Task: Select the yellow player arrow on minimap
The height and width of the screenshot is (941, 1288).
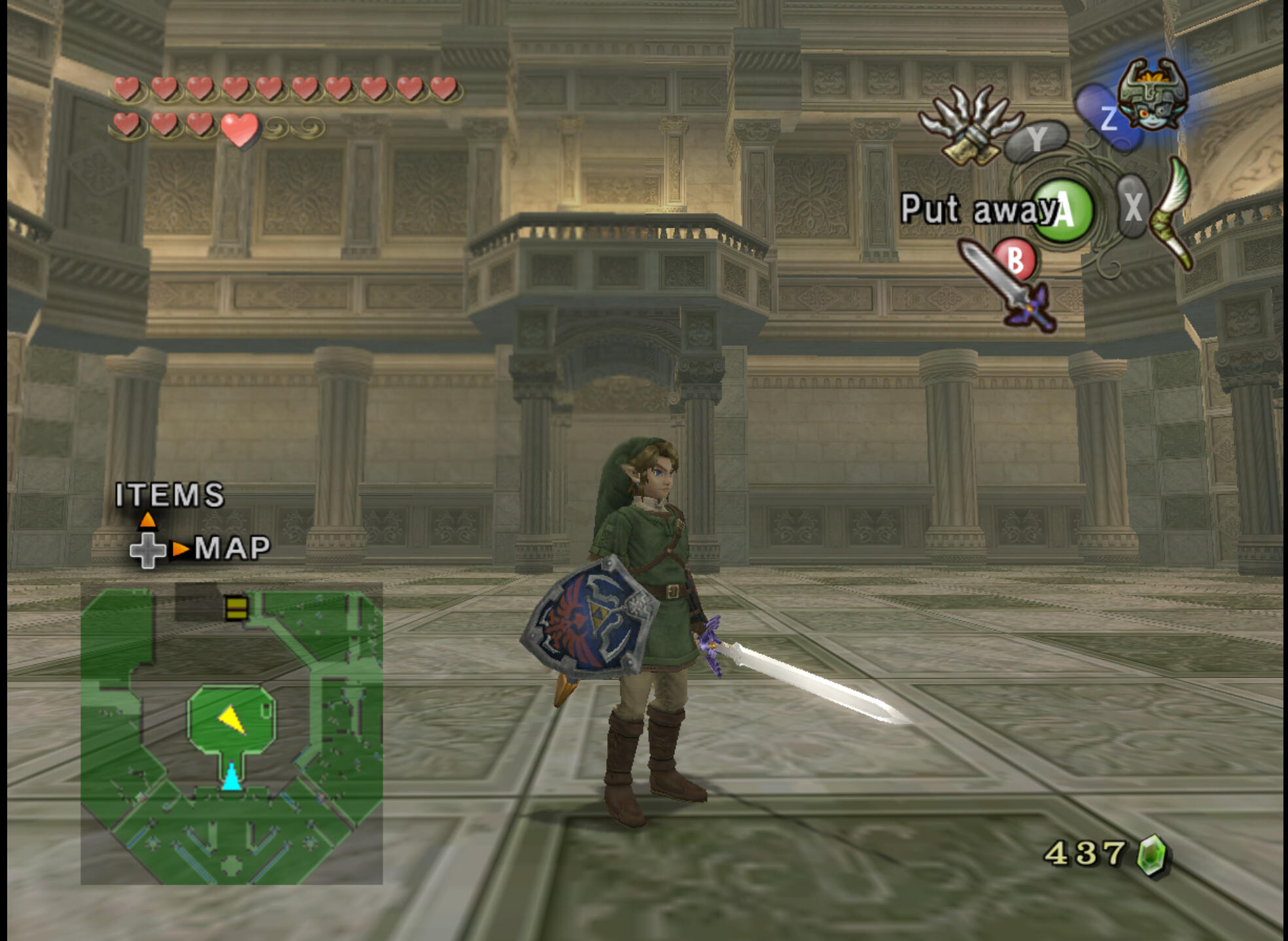Action: (232, 719)
